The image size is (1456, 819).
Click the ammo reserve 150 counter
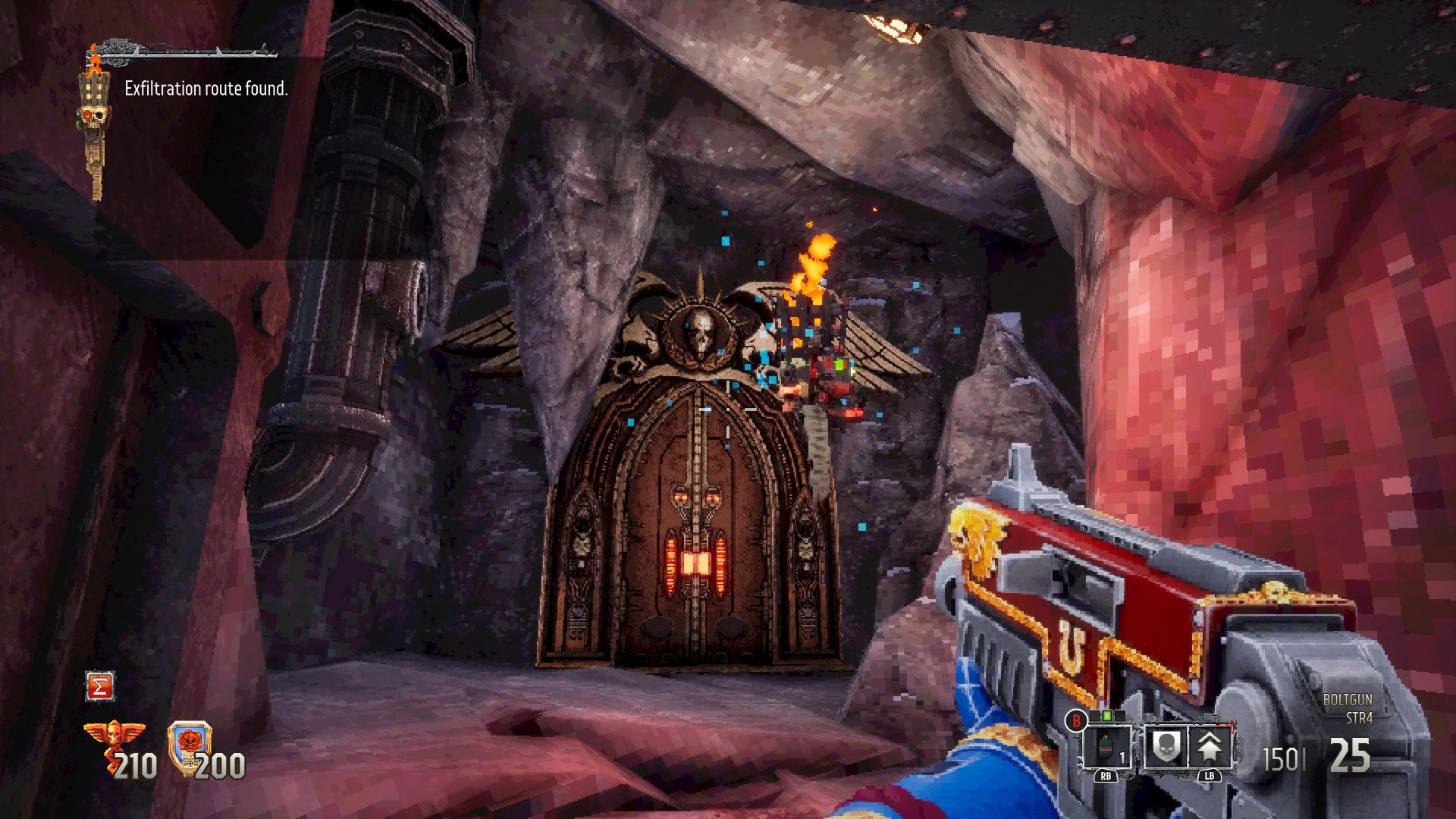coord(1282,757)
